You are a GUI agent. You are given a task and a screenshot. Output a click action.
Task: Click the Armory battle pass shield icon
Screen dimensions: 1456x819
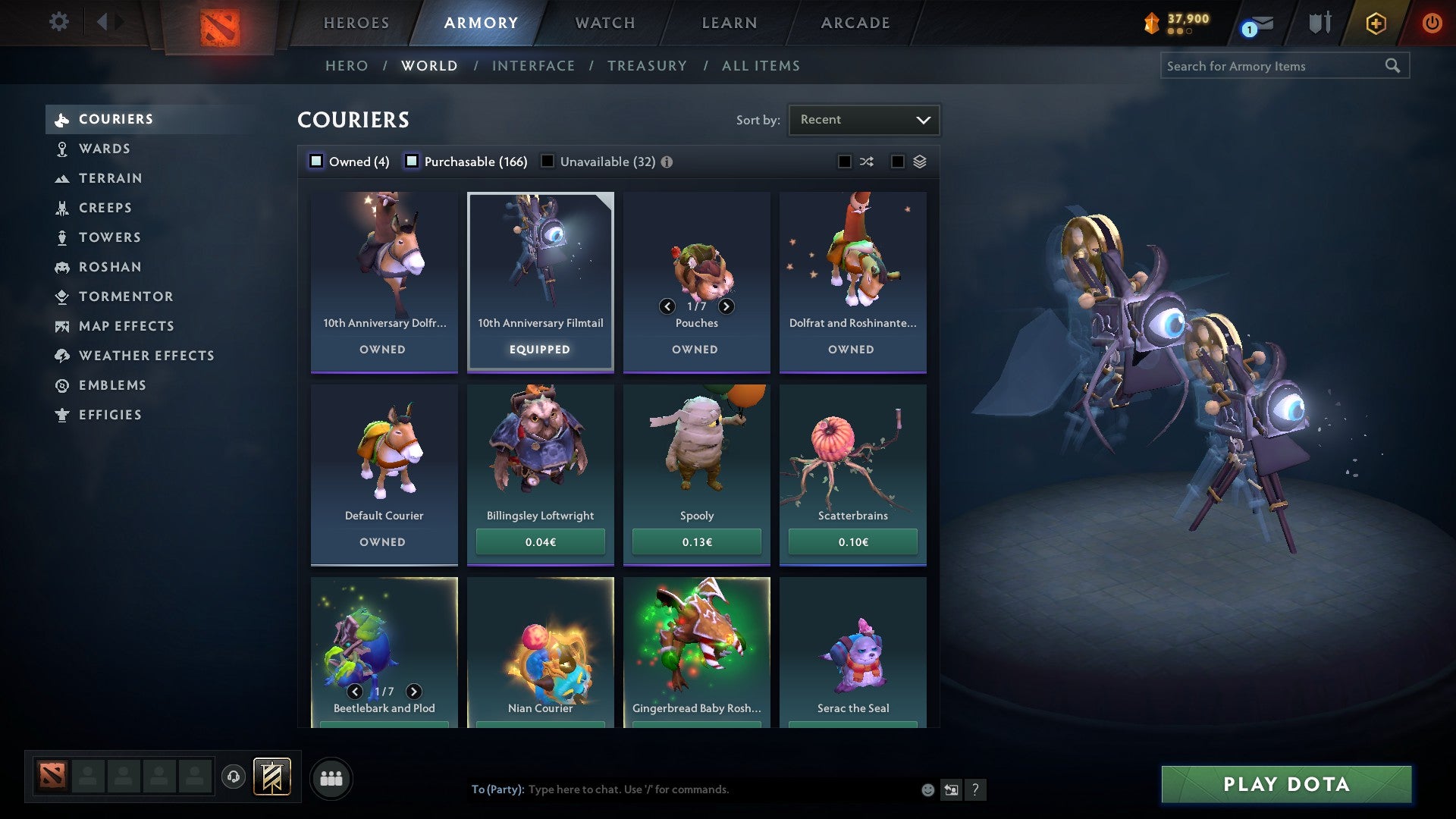click(1320, 23)
